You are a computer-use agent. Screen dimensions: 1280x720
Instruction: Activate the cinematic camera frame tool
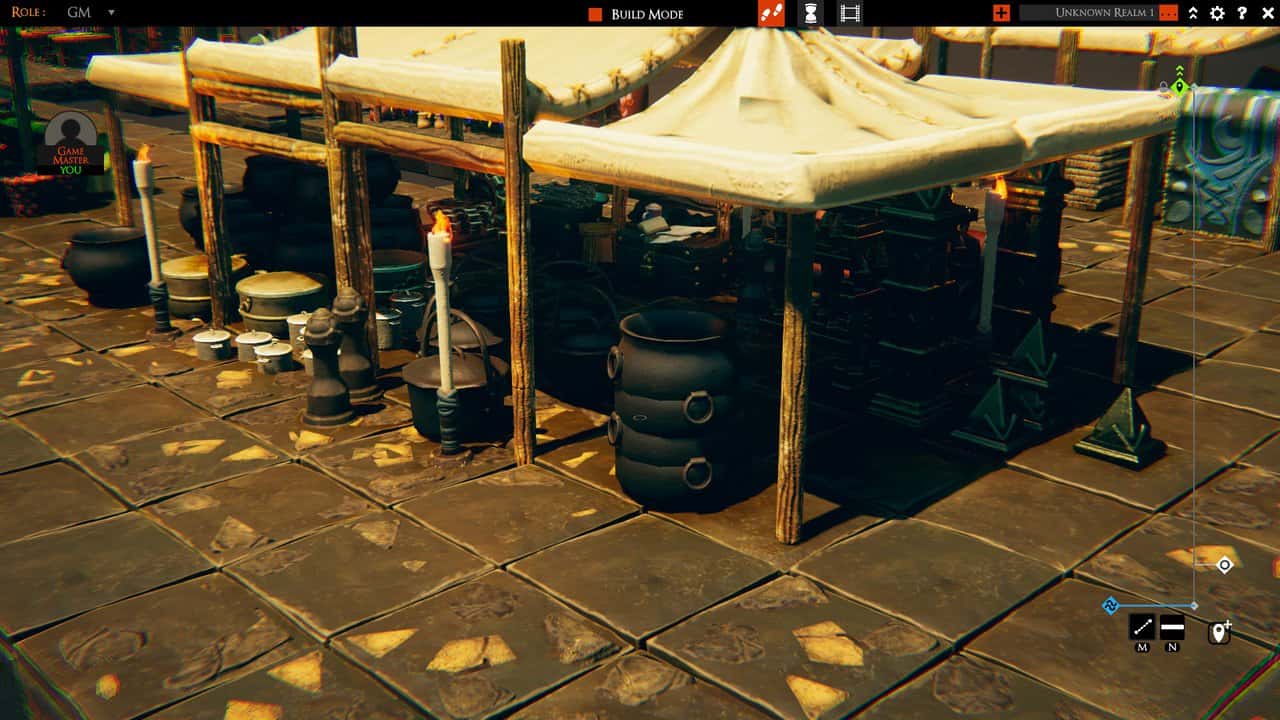(847, 14)
